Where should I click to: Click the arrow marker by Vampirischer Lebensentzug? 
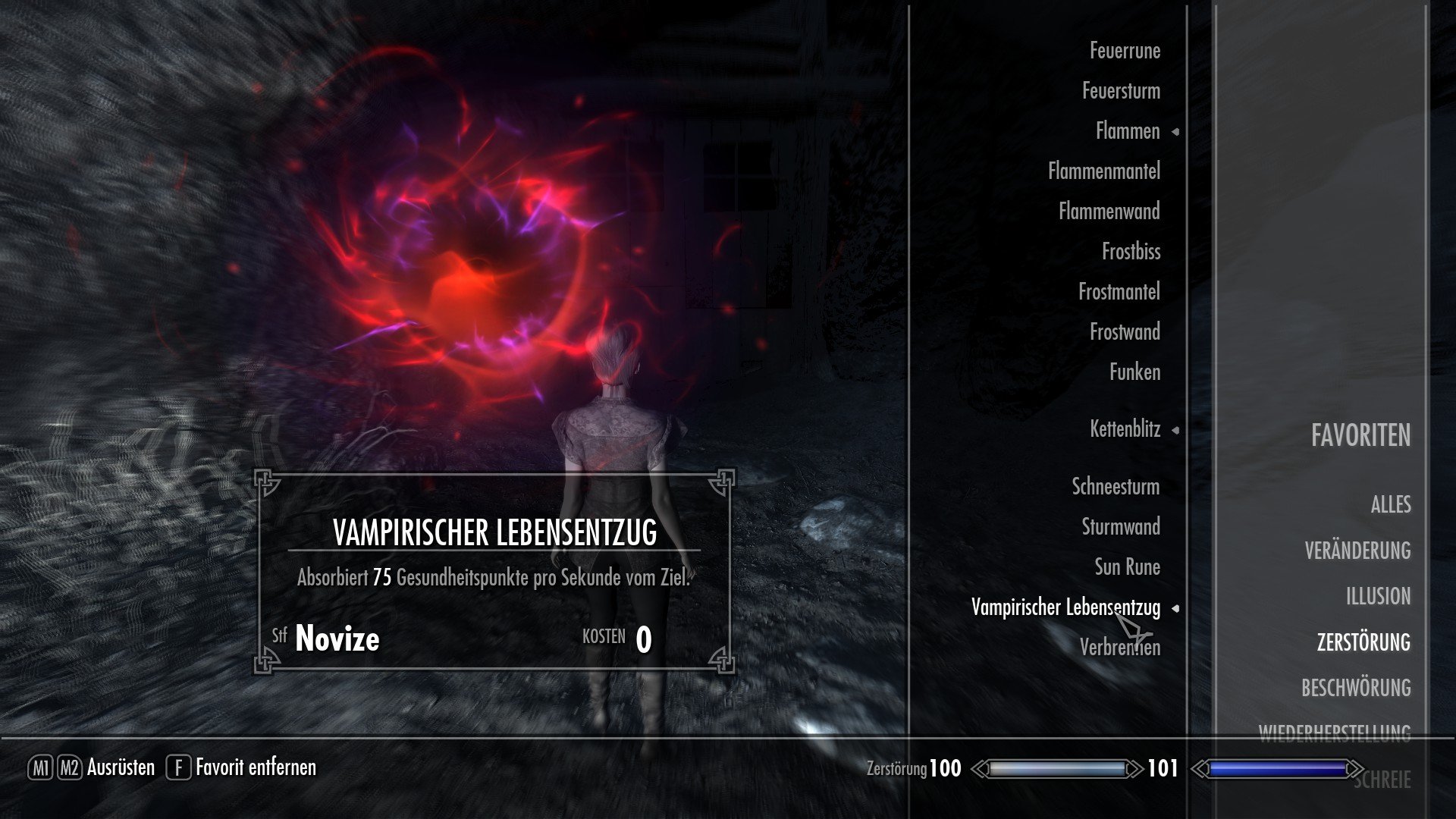pyautogui.click(x=1177, y=607)
